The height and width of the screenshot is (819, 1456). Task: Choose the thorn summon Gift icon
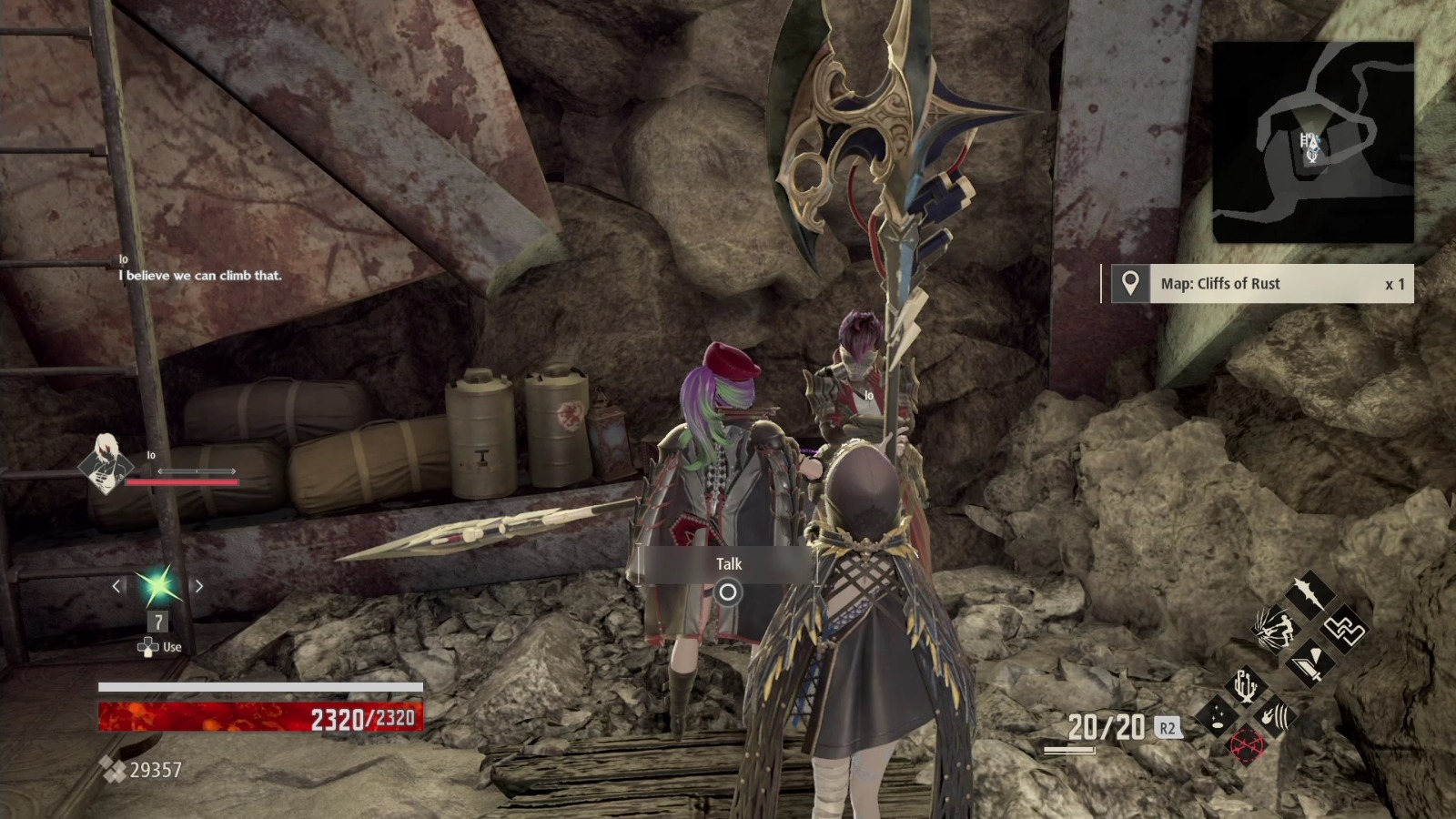click(1246, 687)
